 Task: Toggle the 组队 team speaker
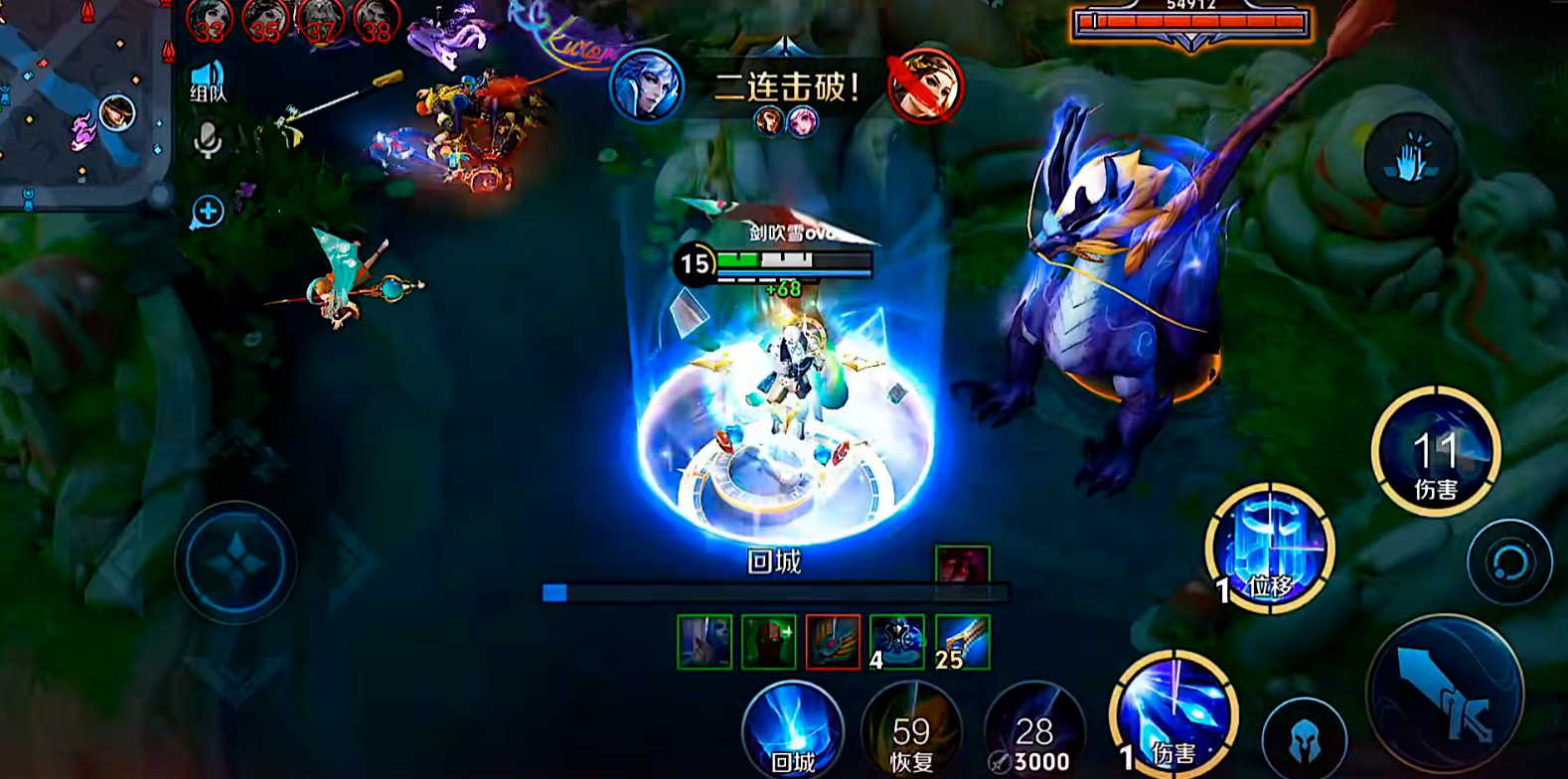(208, 81)
